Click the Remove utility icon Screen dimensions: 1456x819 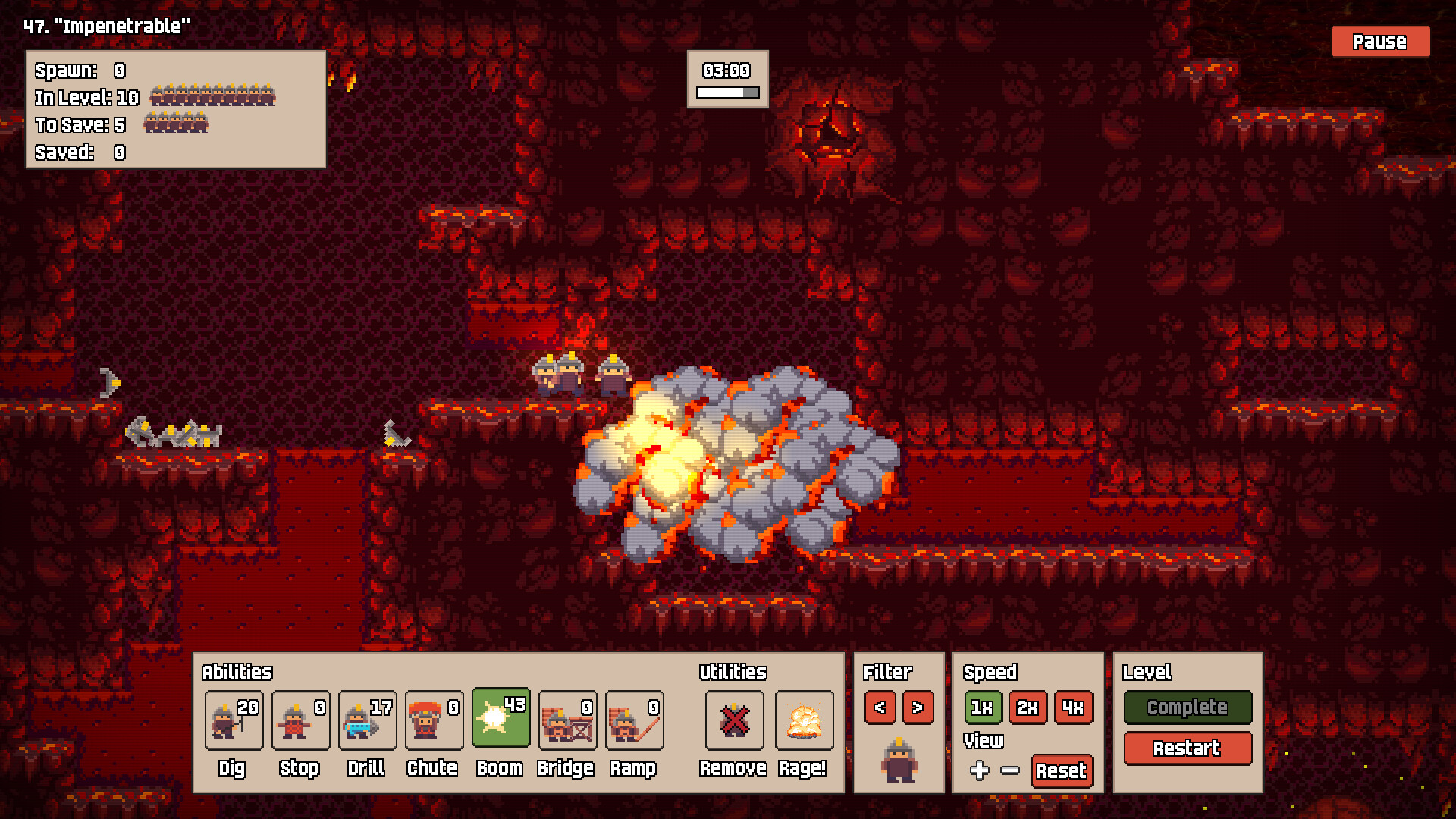734,720
